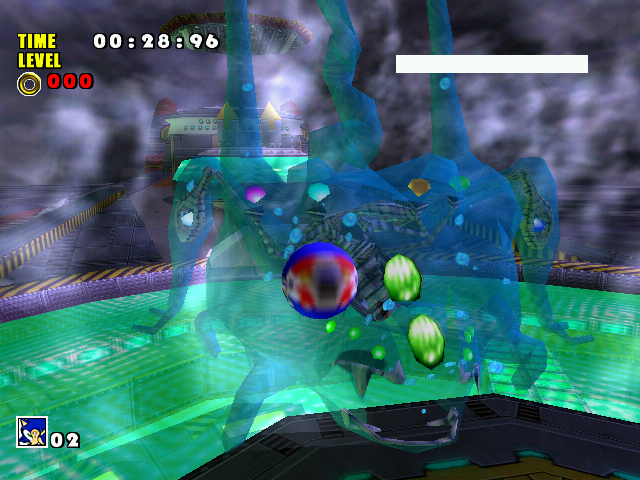Click the gold ring counter icon

29,83
